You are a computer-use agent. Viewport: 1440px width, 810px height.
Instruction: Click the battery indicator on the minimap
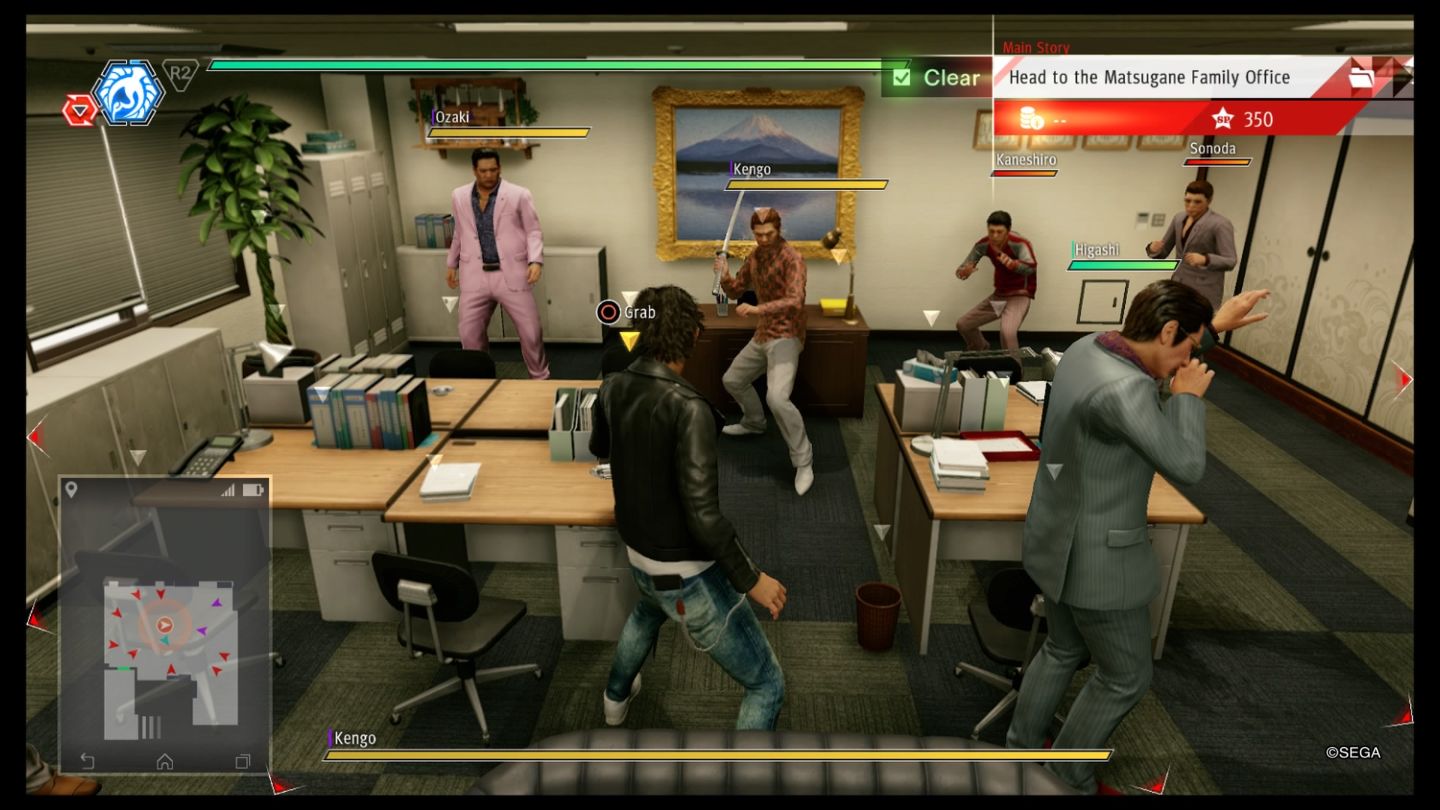254,490
